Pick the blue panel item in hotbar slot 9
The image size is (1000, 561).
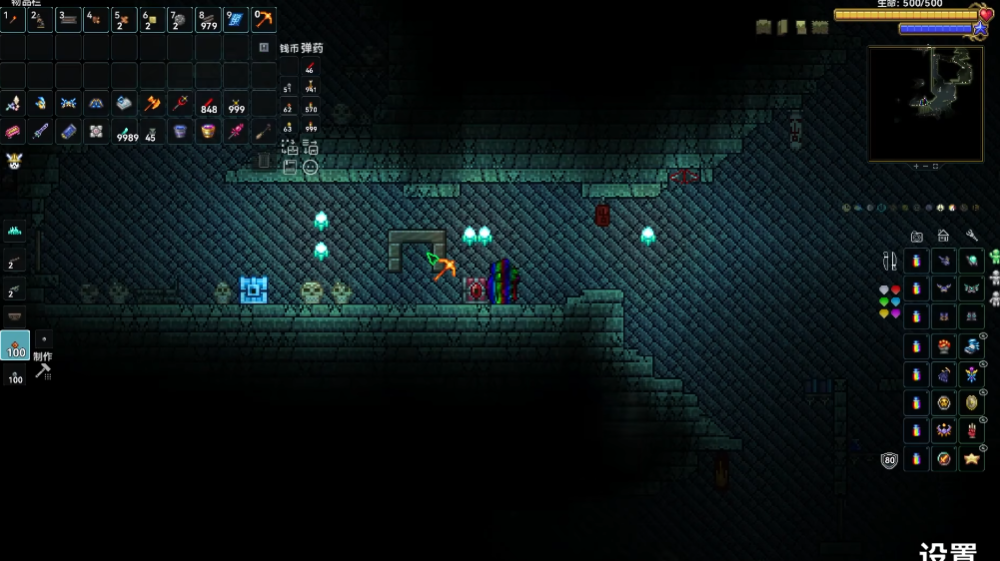click(x=236, y=20)
